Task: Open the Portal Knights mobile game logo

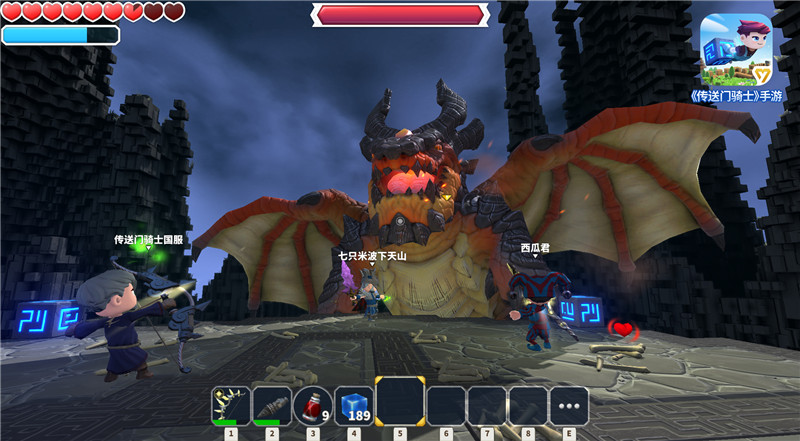Action: coord(735,48)
